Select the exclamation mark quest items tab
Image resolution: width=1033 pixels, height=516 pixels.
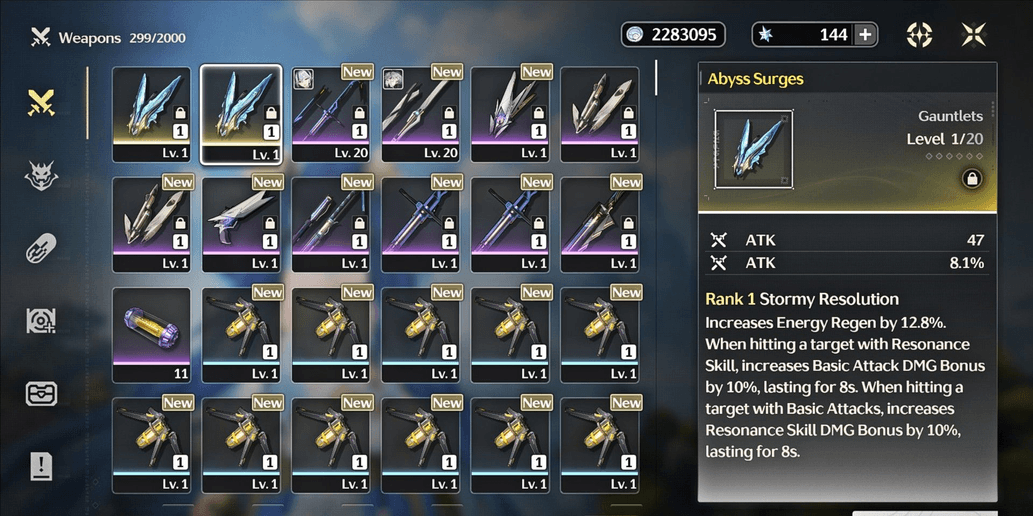tap(40, 465)
